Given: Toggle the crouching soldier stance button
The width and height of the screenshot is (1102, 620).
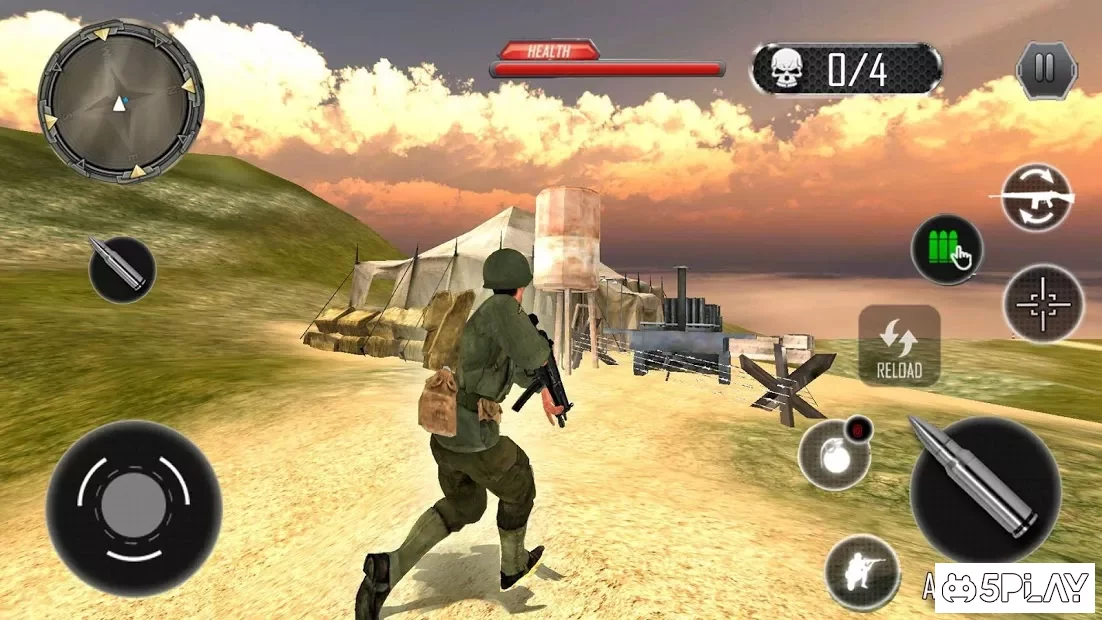Looking at the screenshot, I should pyautogui.click(x=862, y=573).
